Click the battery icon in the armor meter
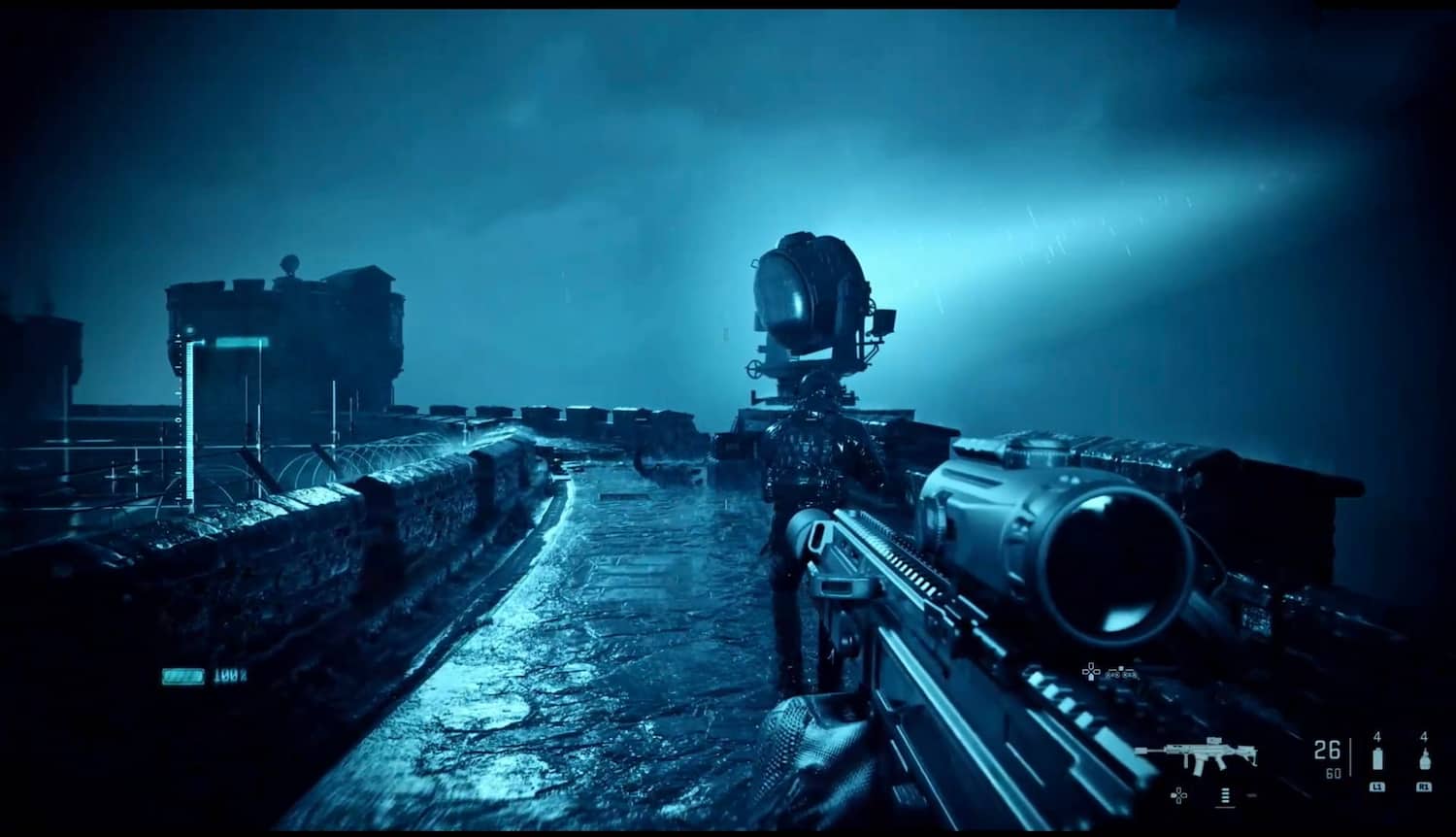This screenshot has width=1456, height=837. coord(183,677)
